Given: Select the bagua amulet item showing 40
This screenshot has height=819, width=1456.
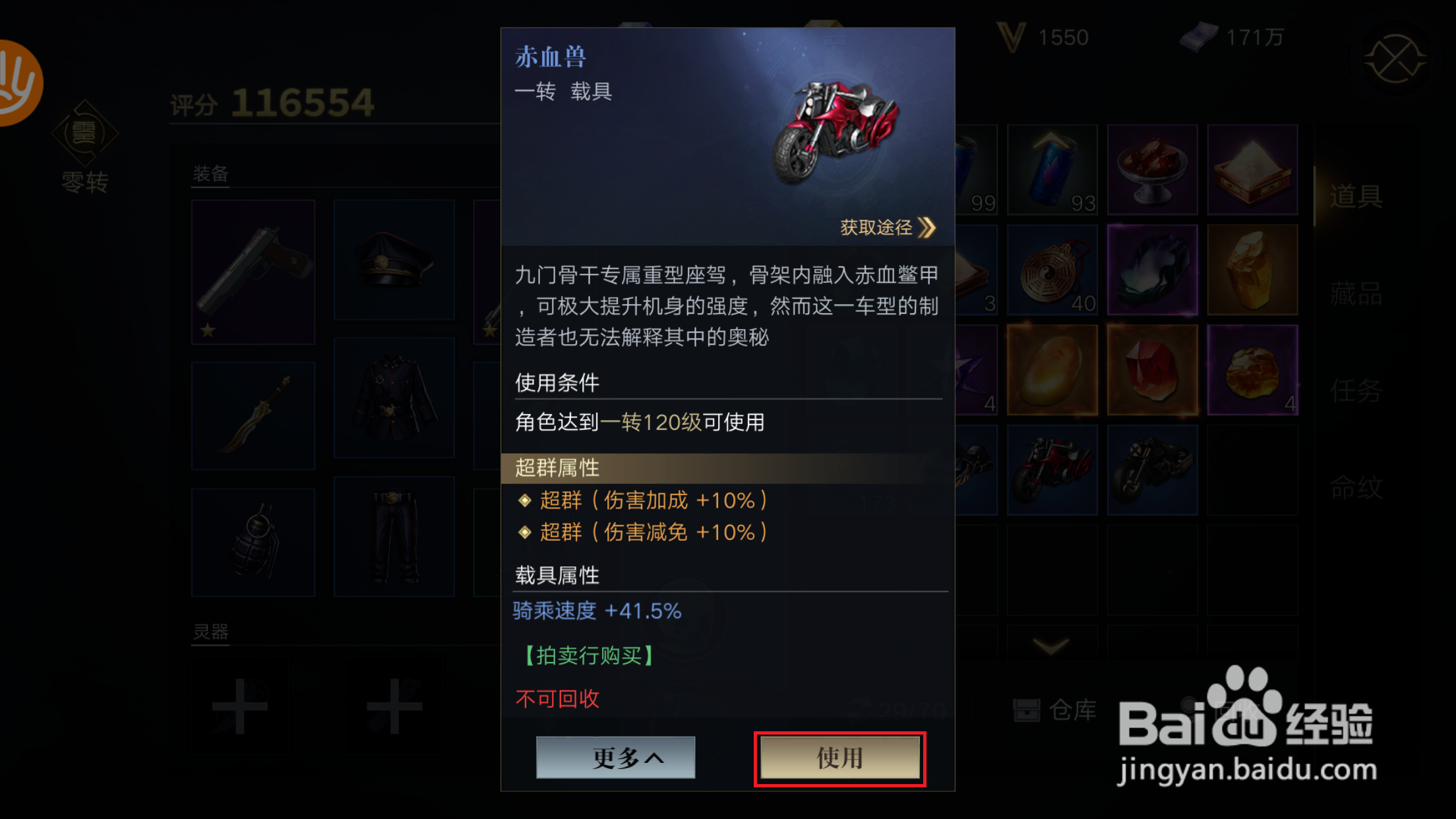Looking at the screenshot, I should coord(1052,269).
